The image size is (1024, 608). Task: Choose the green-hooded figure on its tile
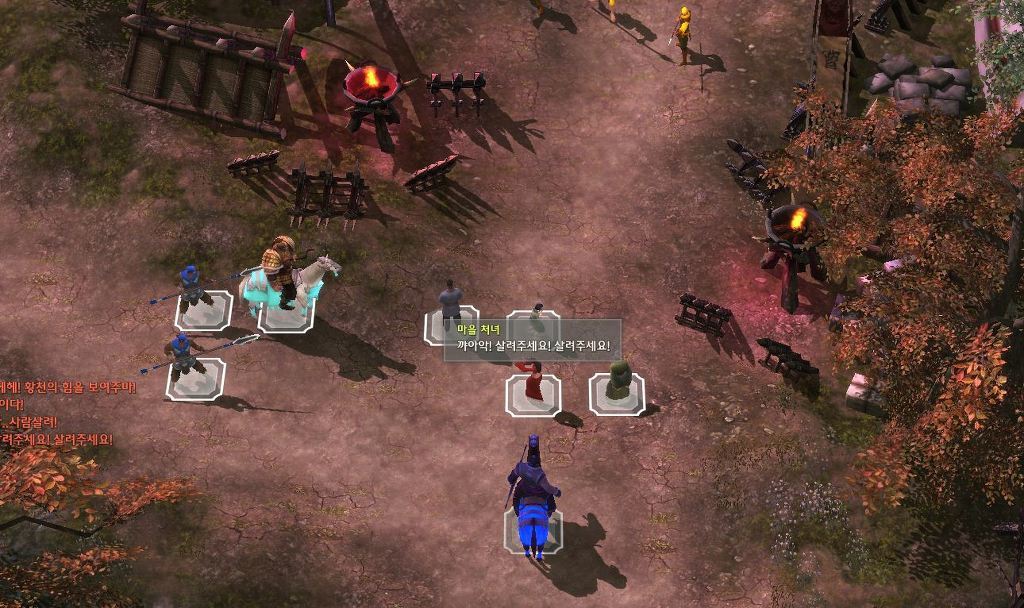pos(617,382)
